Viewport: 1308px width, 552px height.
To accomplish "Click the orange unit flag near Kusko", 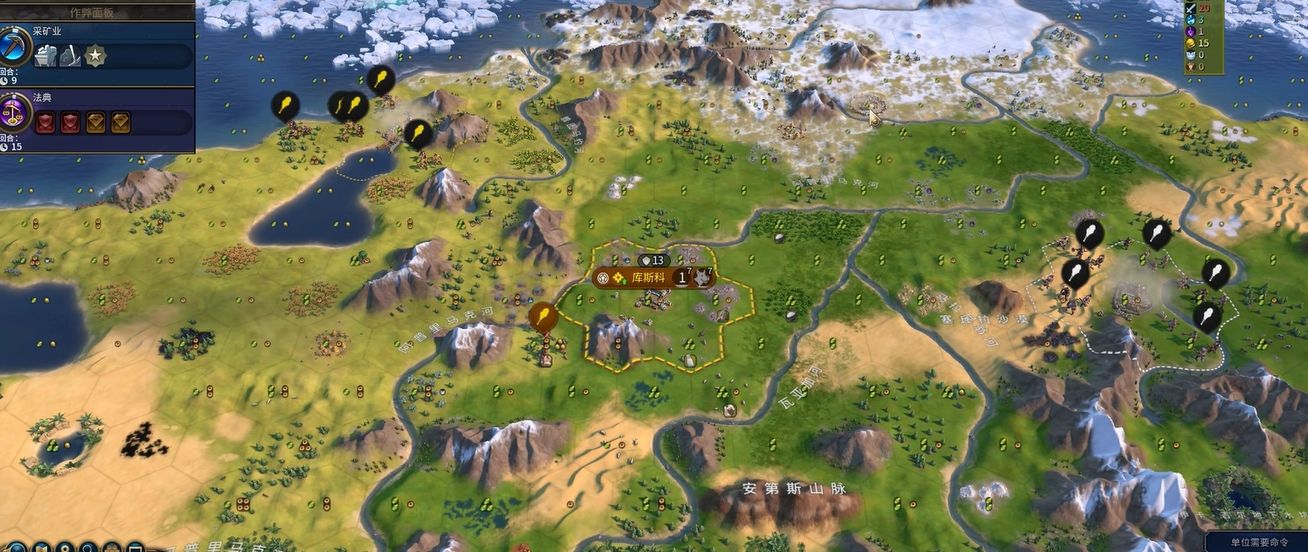I will coord(542,318).
